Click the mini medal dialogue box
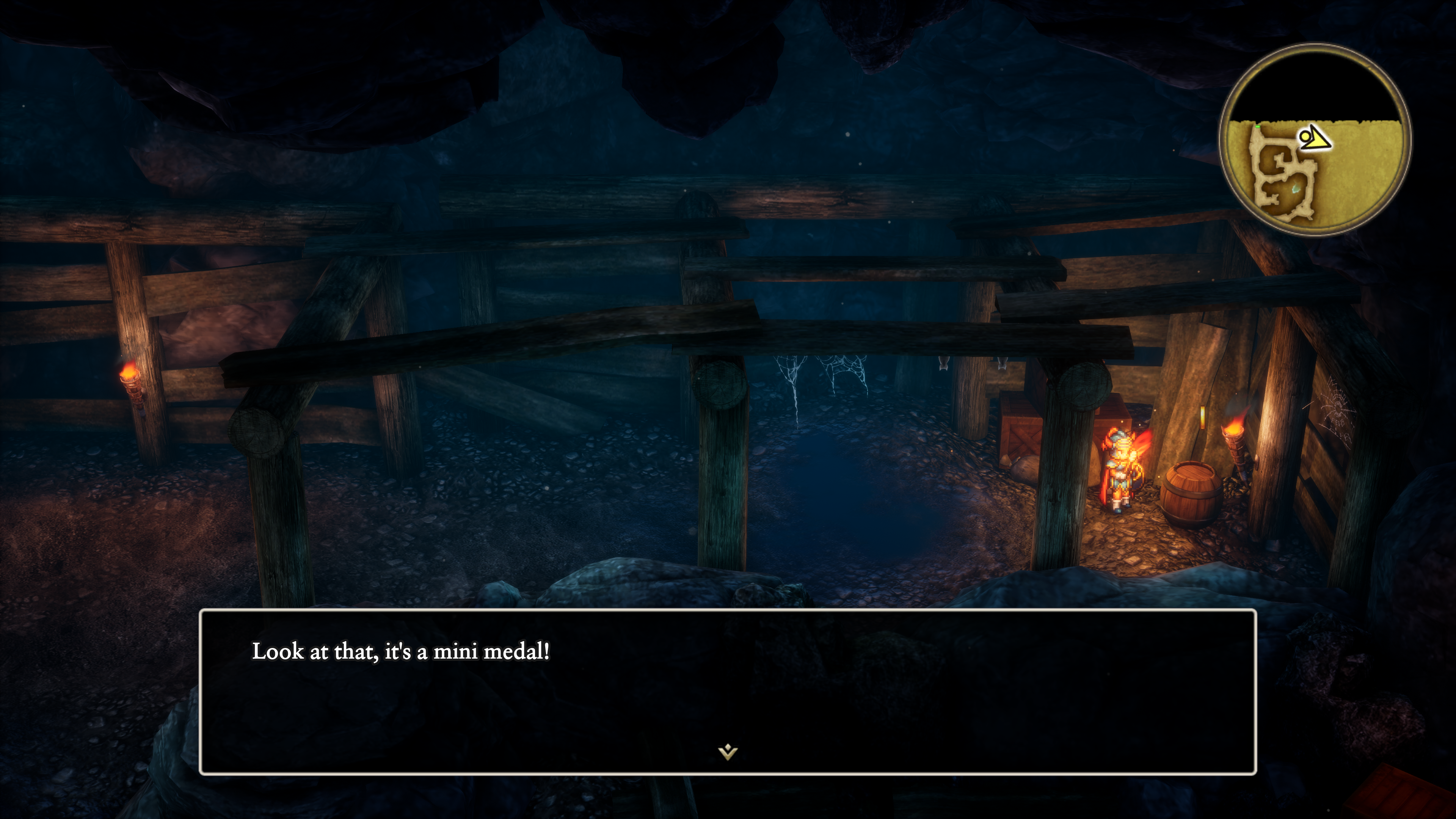The height and width of the screenshot is (819, 1456). [728, 691]
